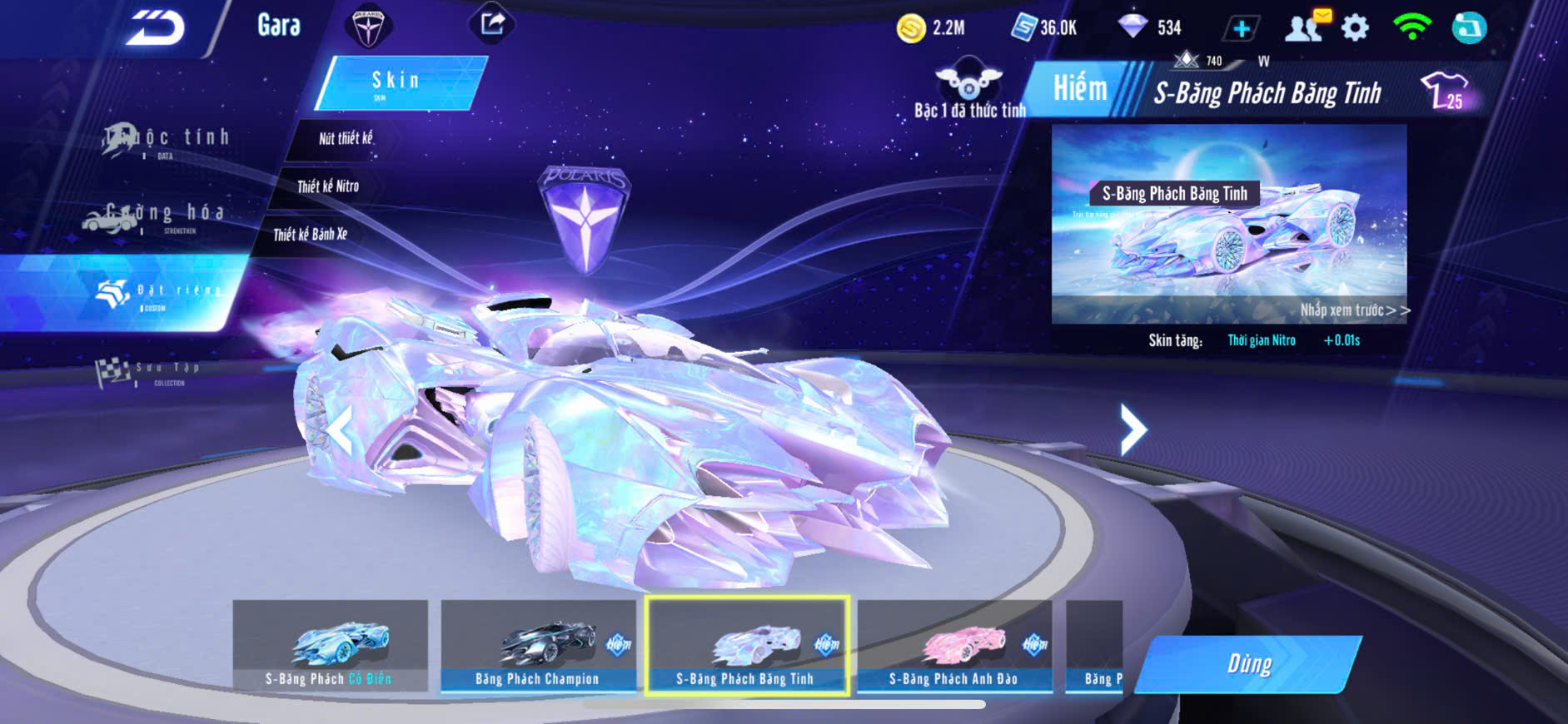The image size is (1568, 724).
Task: Open the friends icon with mail notification
Action: pos(1306,27)
